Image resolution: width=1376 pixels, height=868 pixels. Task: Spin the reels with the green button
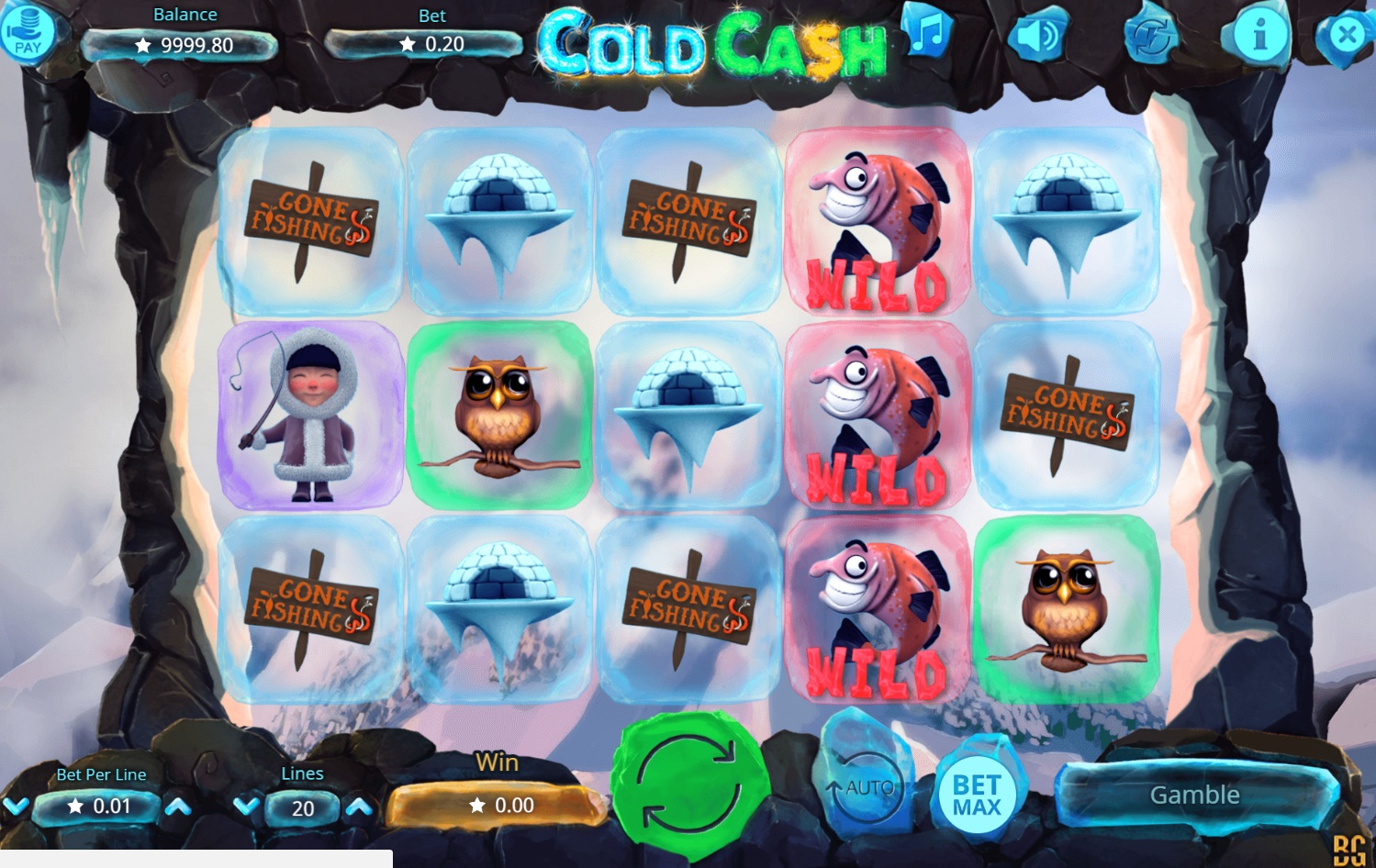point(690,785)
